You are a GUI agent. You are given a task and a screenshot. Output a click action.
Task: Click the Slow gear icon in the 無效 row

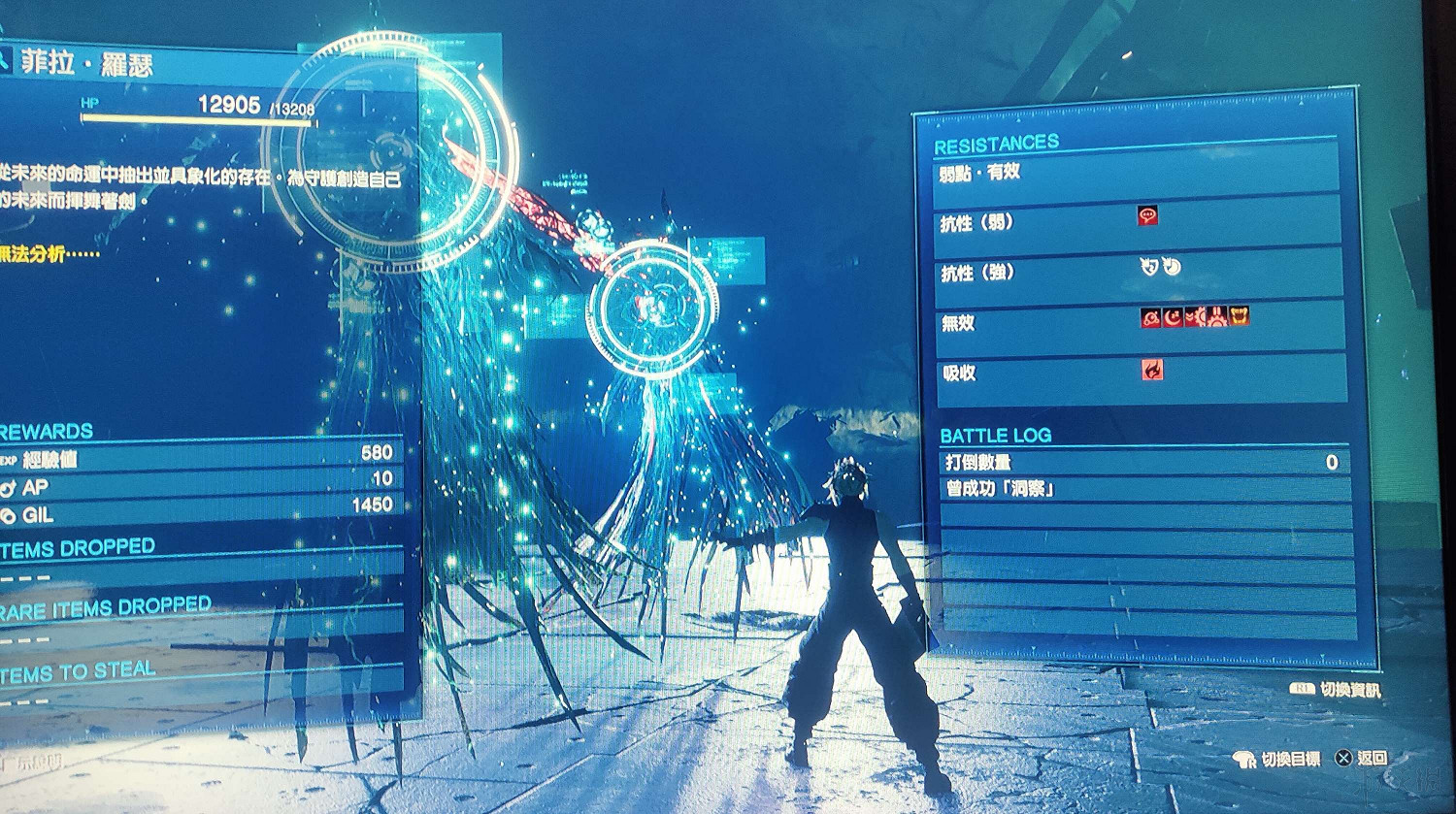tap(1196, 317)
